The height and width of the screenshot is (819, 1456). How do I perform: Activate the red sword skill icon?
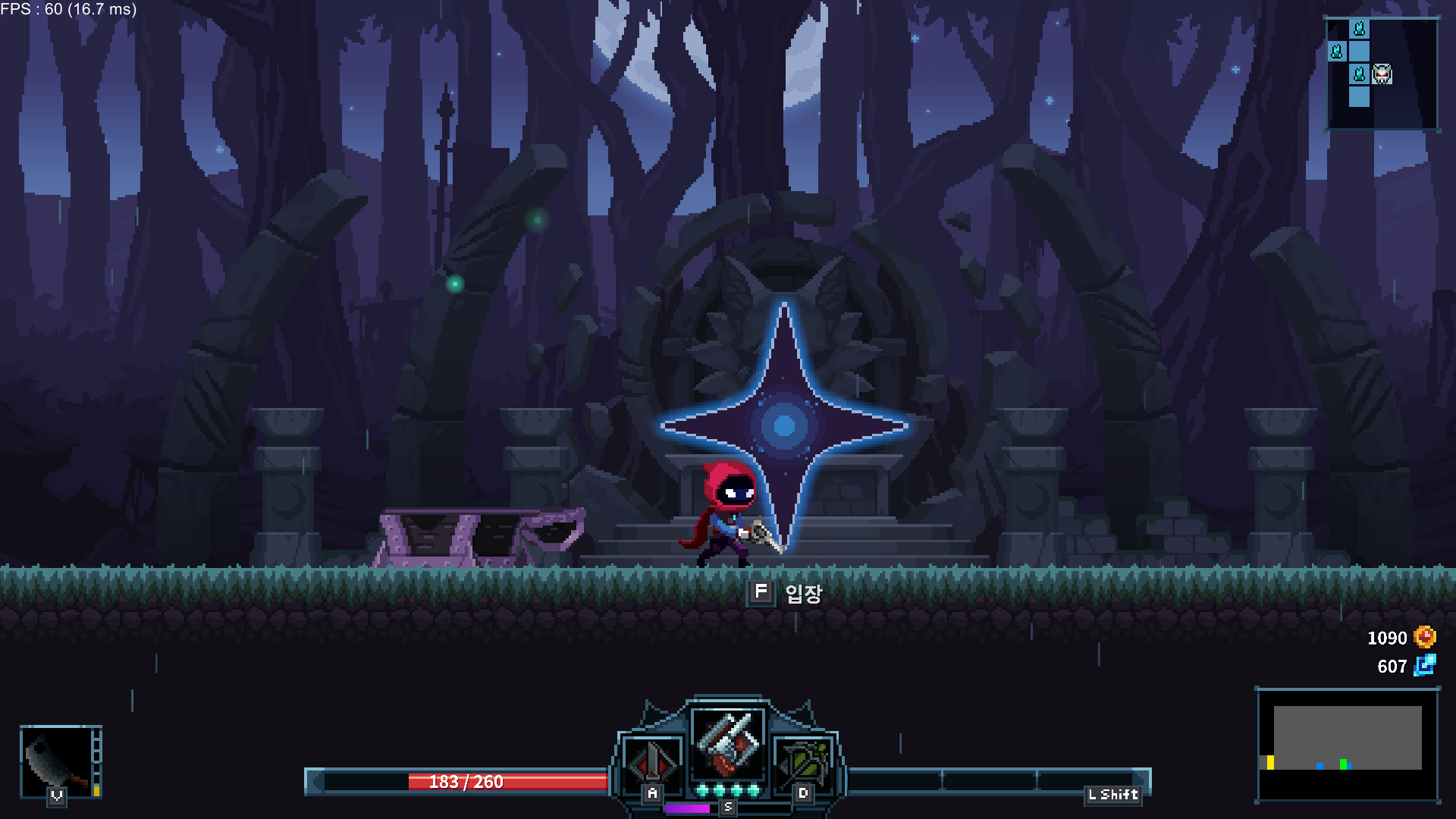(651, 761)
